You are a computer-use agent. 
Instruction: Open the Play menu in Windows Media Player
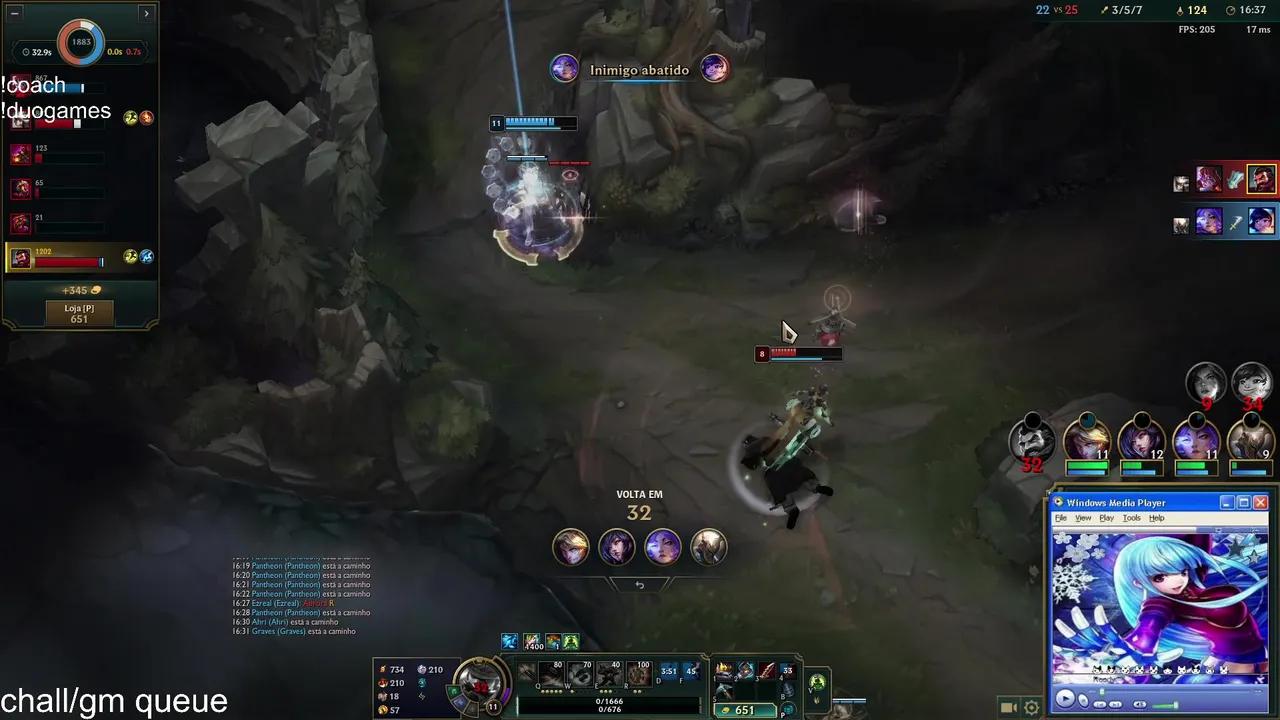click(x=1106, y=518)
